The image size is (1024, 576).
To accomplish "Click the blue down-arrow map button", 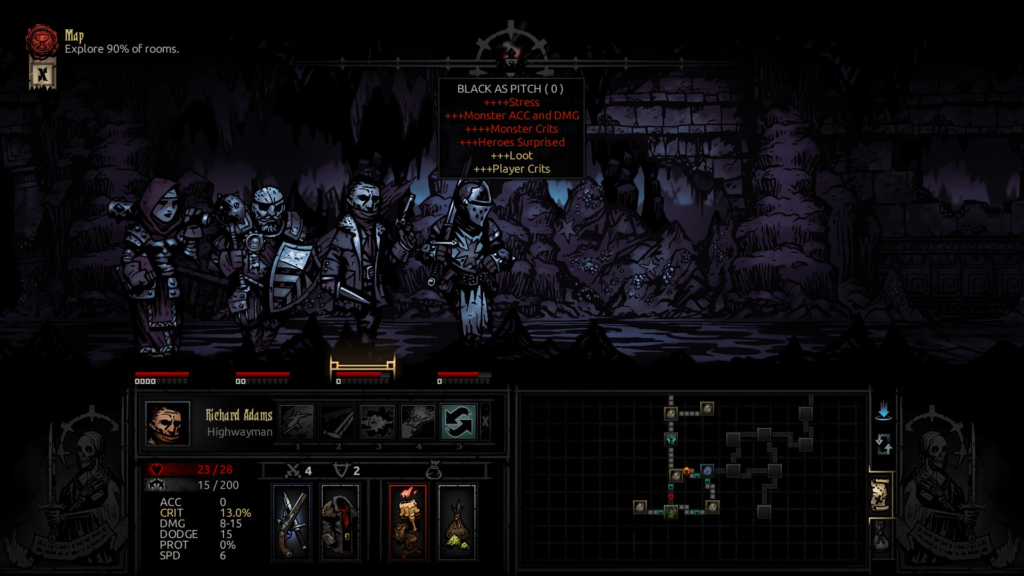I will 882,412.
